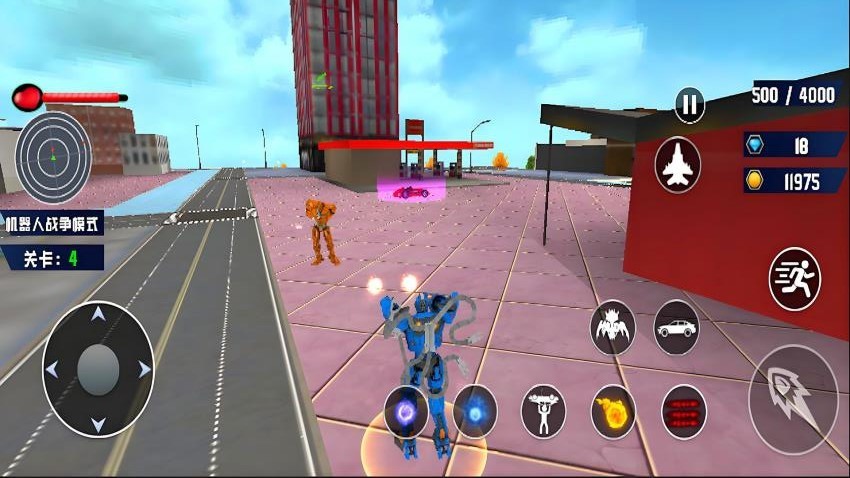Transform into the winged creature form
The image size is (850, 478).
(x=612, y=327)
